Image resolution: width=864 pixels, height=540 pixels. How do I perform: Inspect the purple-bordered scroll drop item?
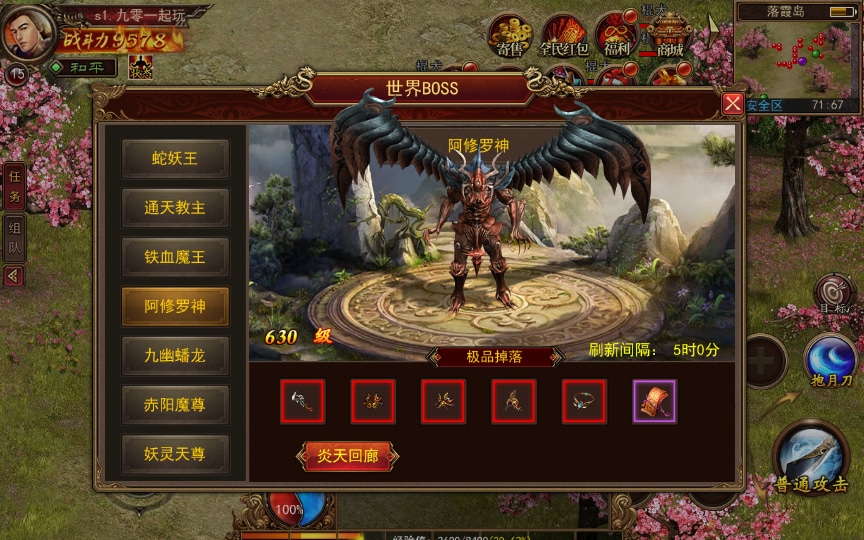pos(655,401)
